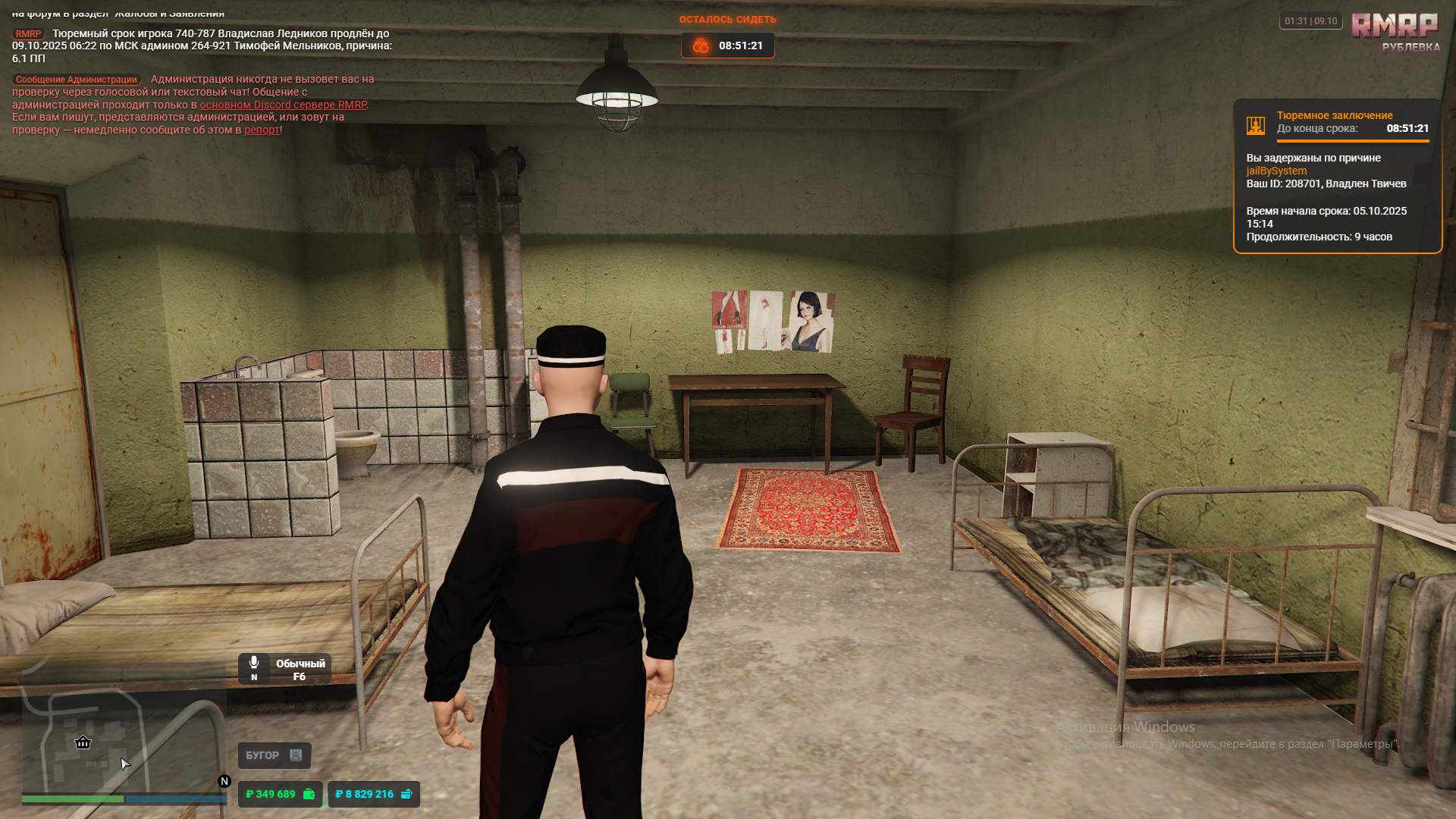Toggle the microphone voice mode indicator
The width and height of the screenshot is (1456, 819).
pyautogui.click(x=284, y=669)
